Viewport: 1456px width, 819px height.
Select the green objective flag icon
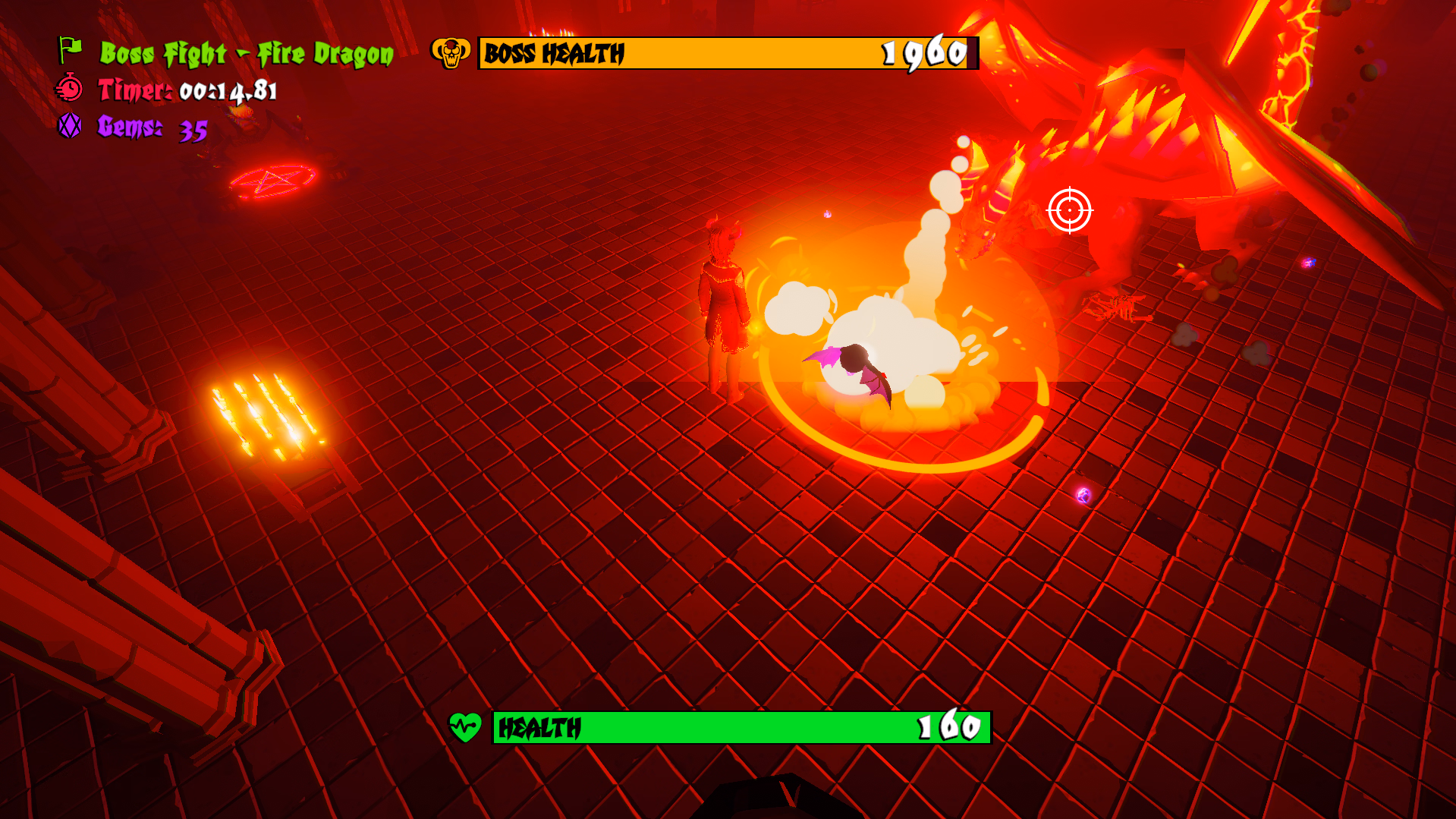71,50
